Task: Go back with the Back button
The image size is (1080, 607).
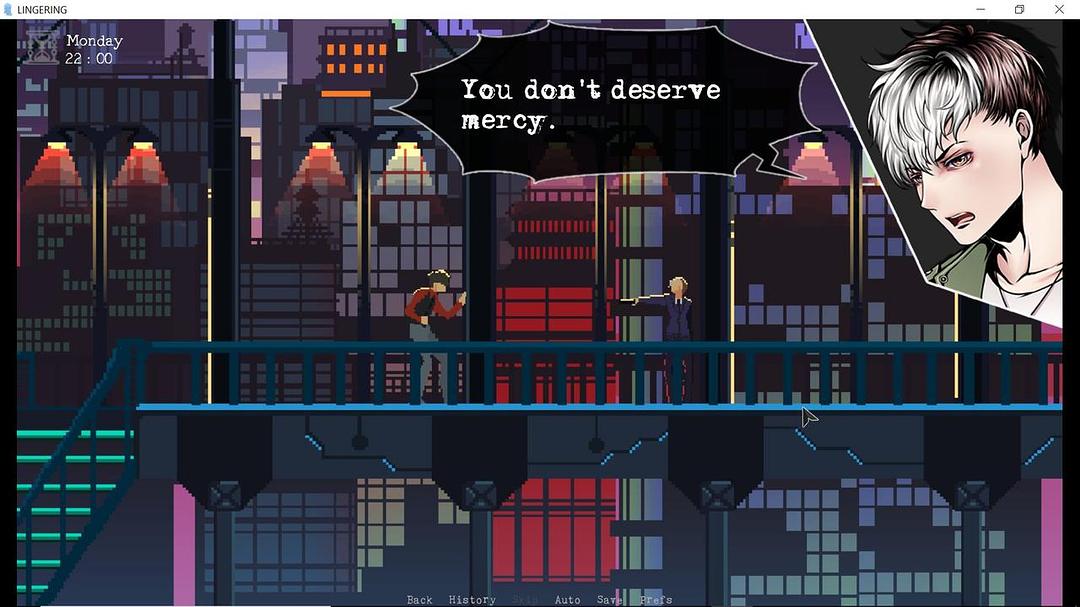Action: tap(419, 600)
